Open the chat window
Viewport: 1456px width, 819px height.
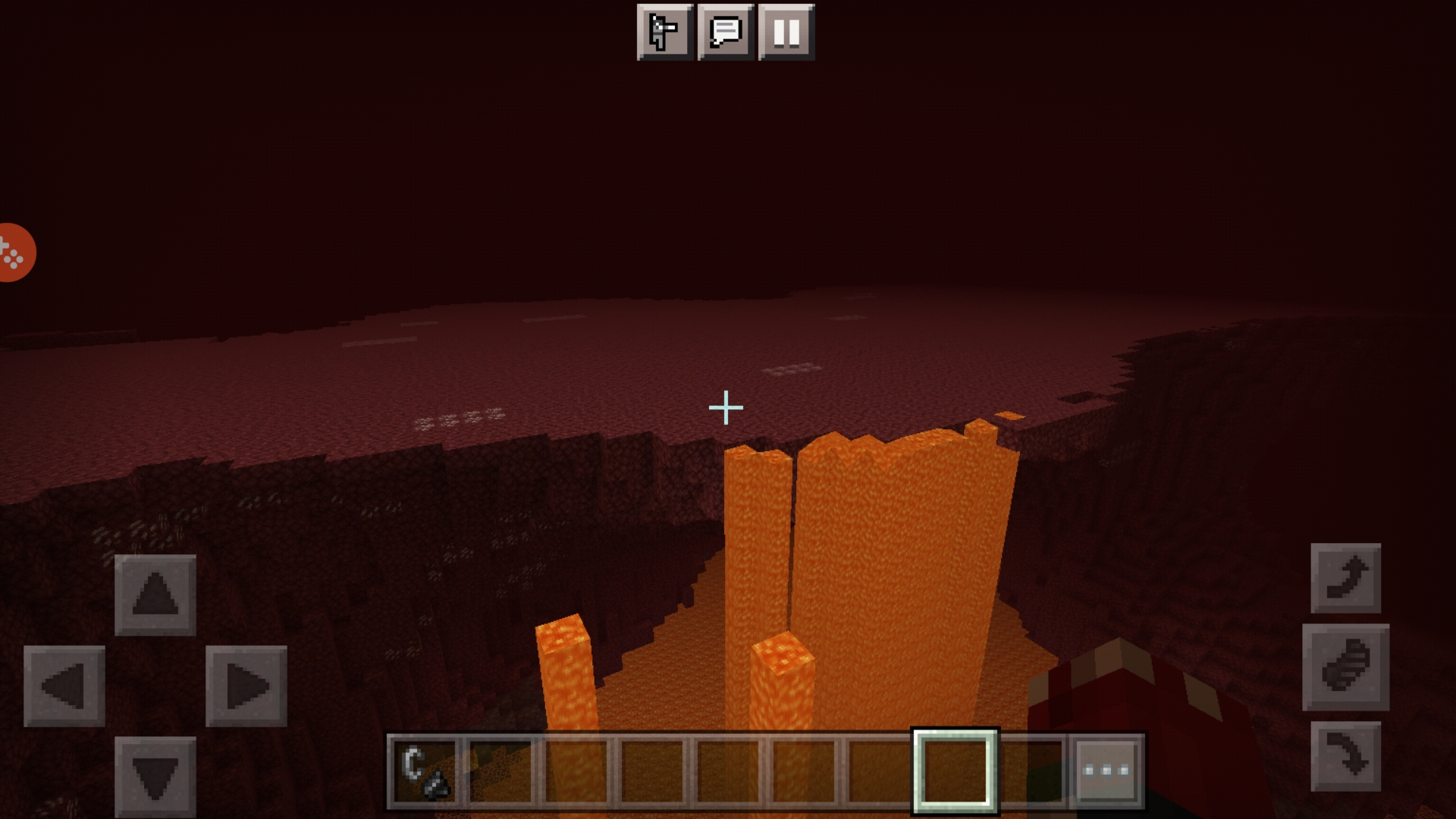click(725, 32)
